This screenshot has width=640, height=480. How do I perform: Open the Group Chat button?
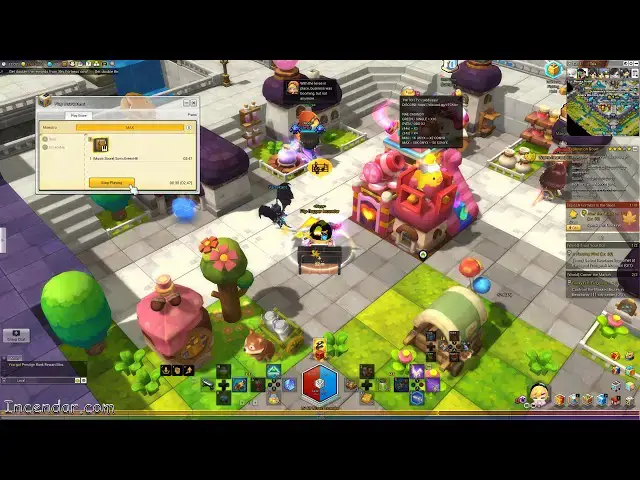click(x=15, y=337)
